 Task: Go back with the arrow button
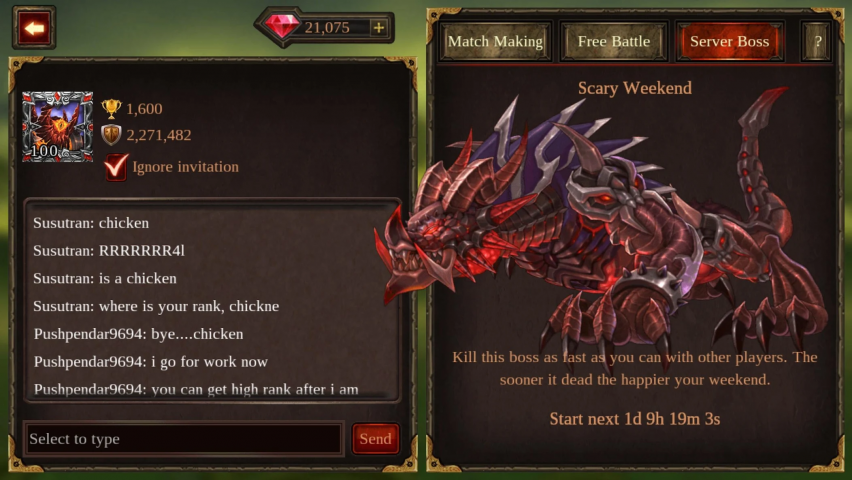tap(34, 28)
